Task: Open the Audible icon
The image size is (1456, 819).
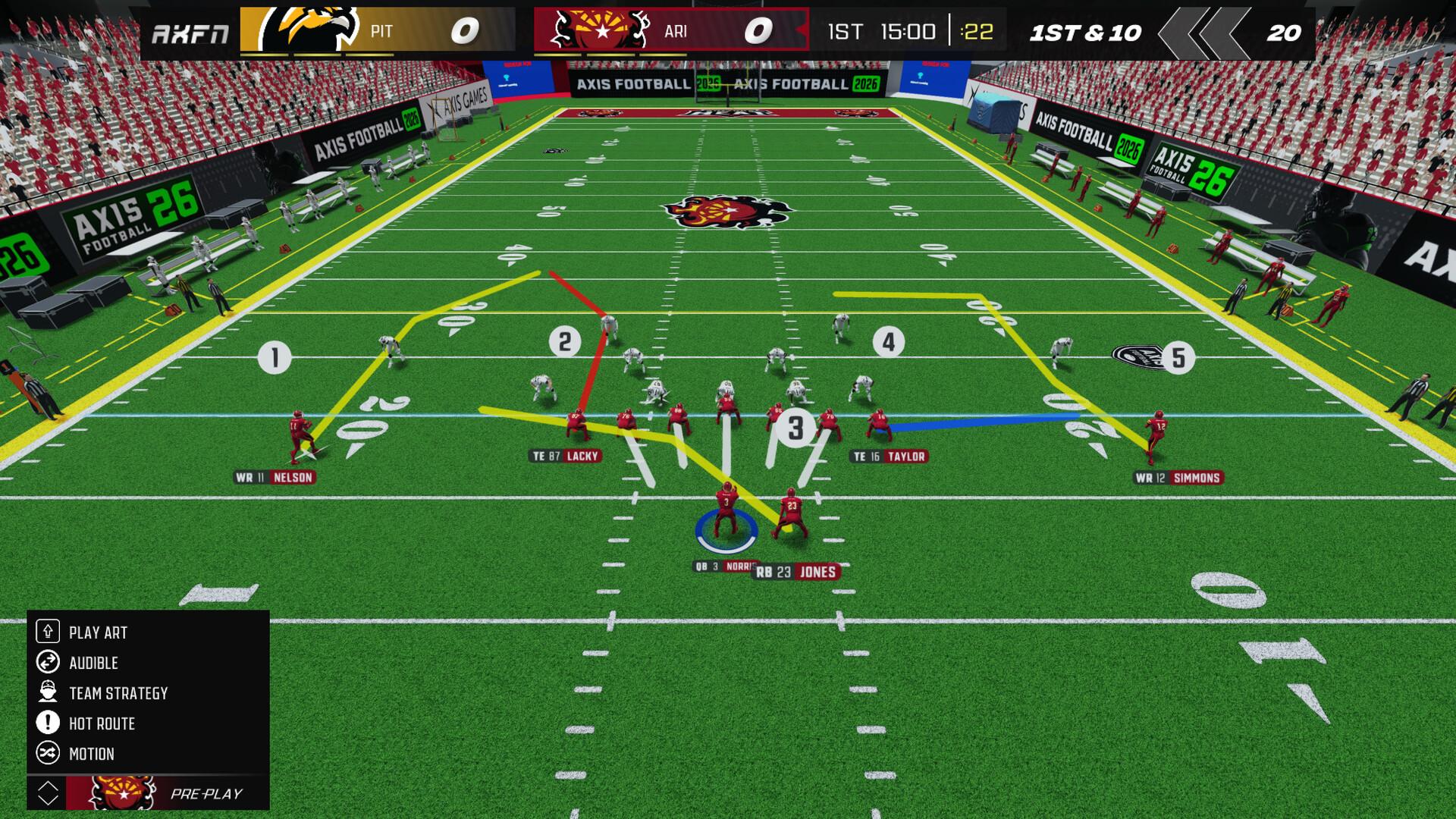Action: coord(49,662)
